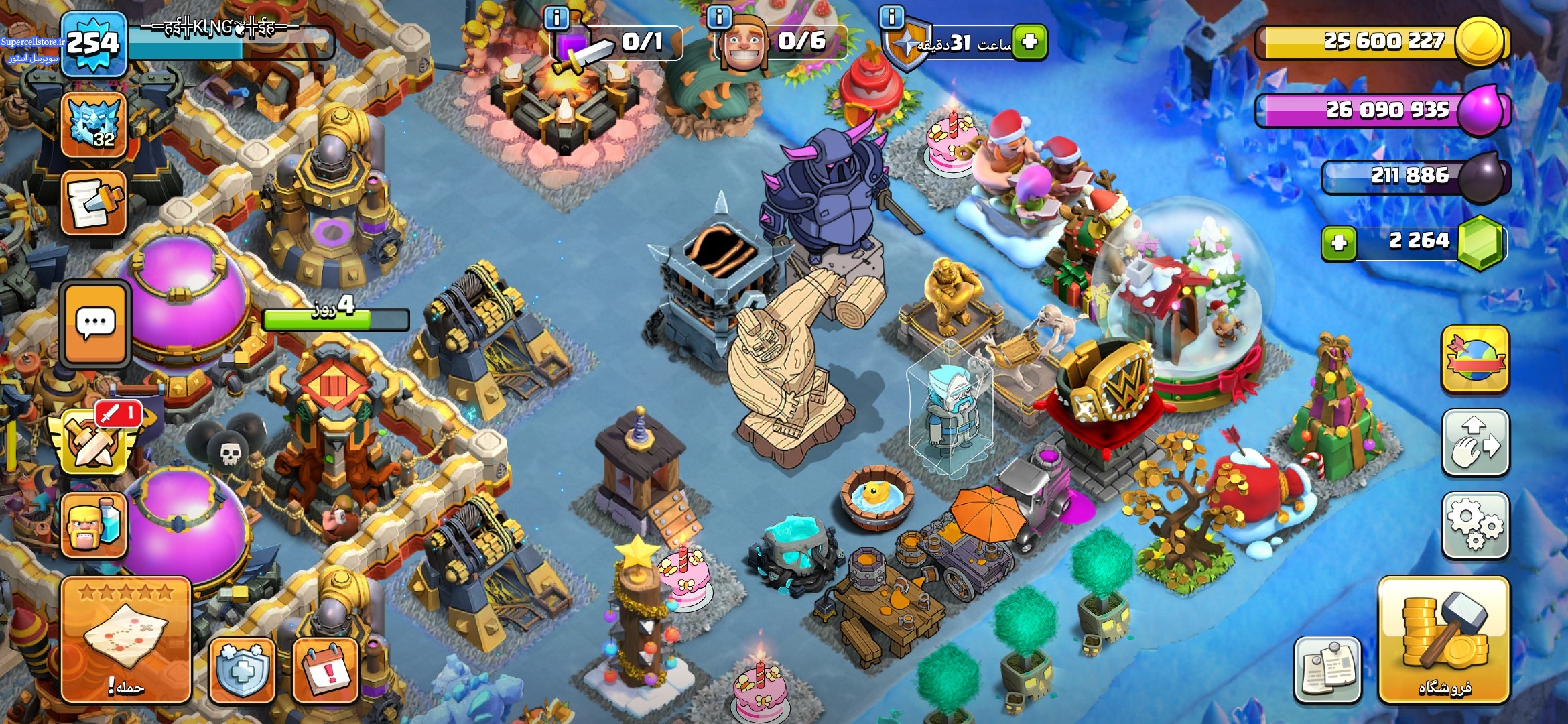
Task: Tap the player level 254 badge
Action: point(94,44)
